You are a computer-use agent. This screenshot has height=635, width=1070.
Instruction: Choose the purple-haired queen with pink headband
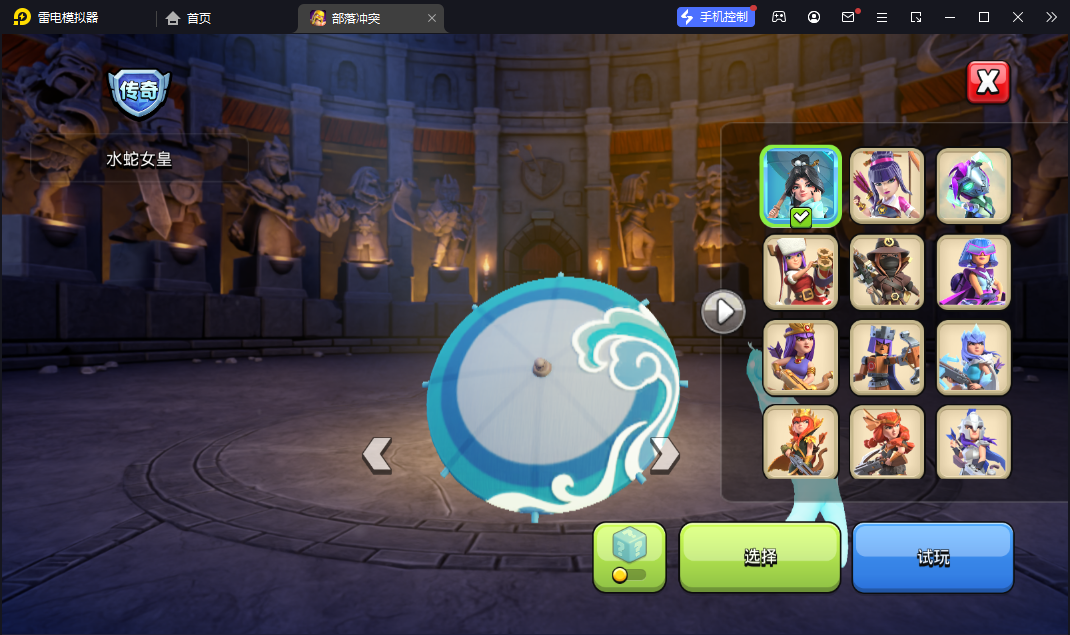pyautogui.click(x=887, y=186)
